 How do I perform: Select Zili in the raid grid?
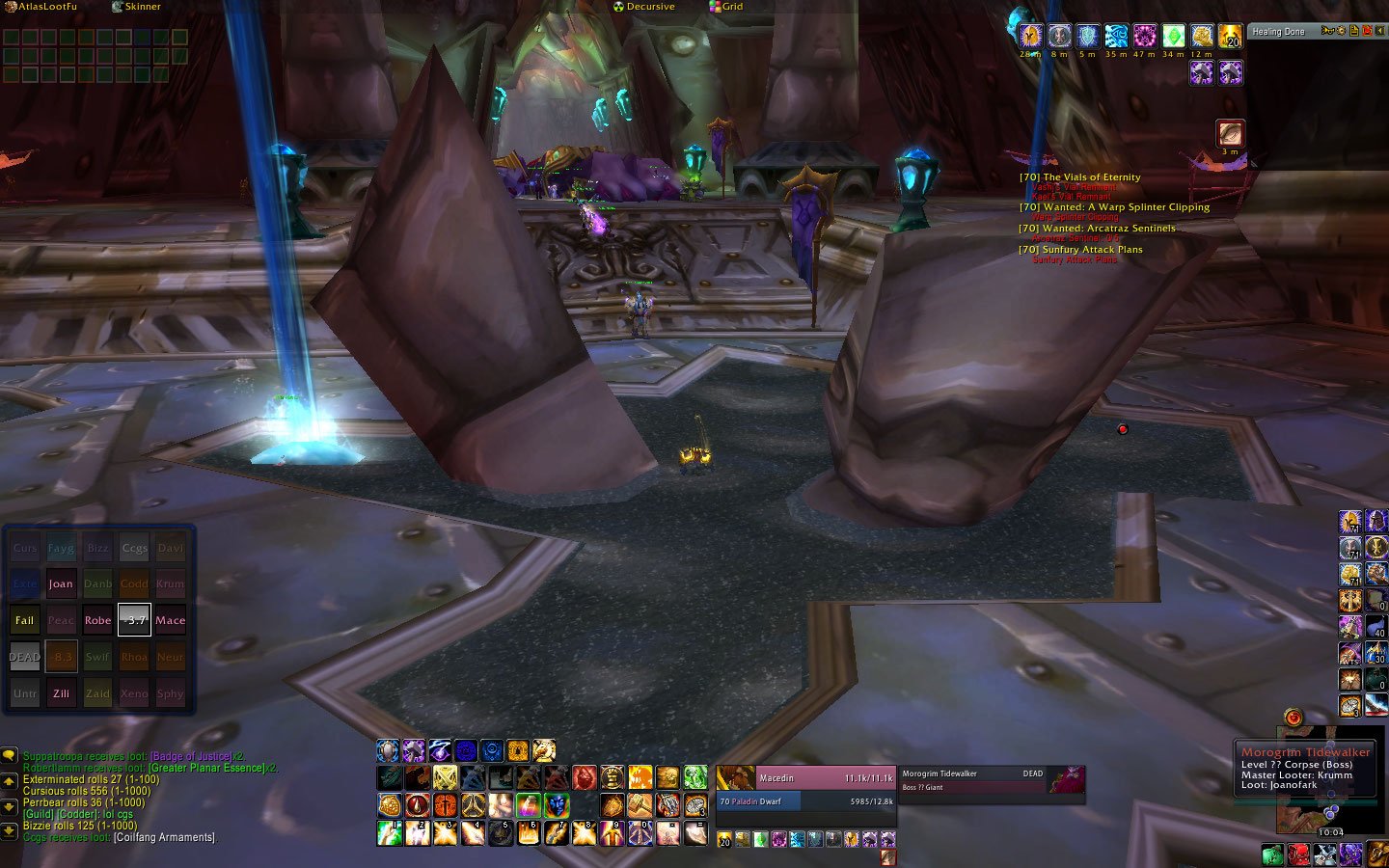[x=61, y=693]
